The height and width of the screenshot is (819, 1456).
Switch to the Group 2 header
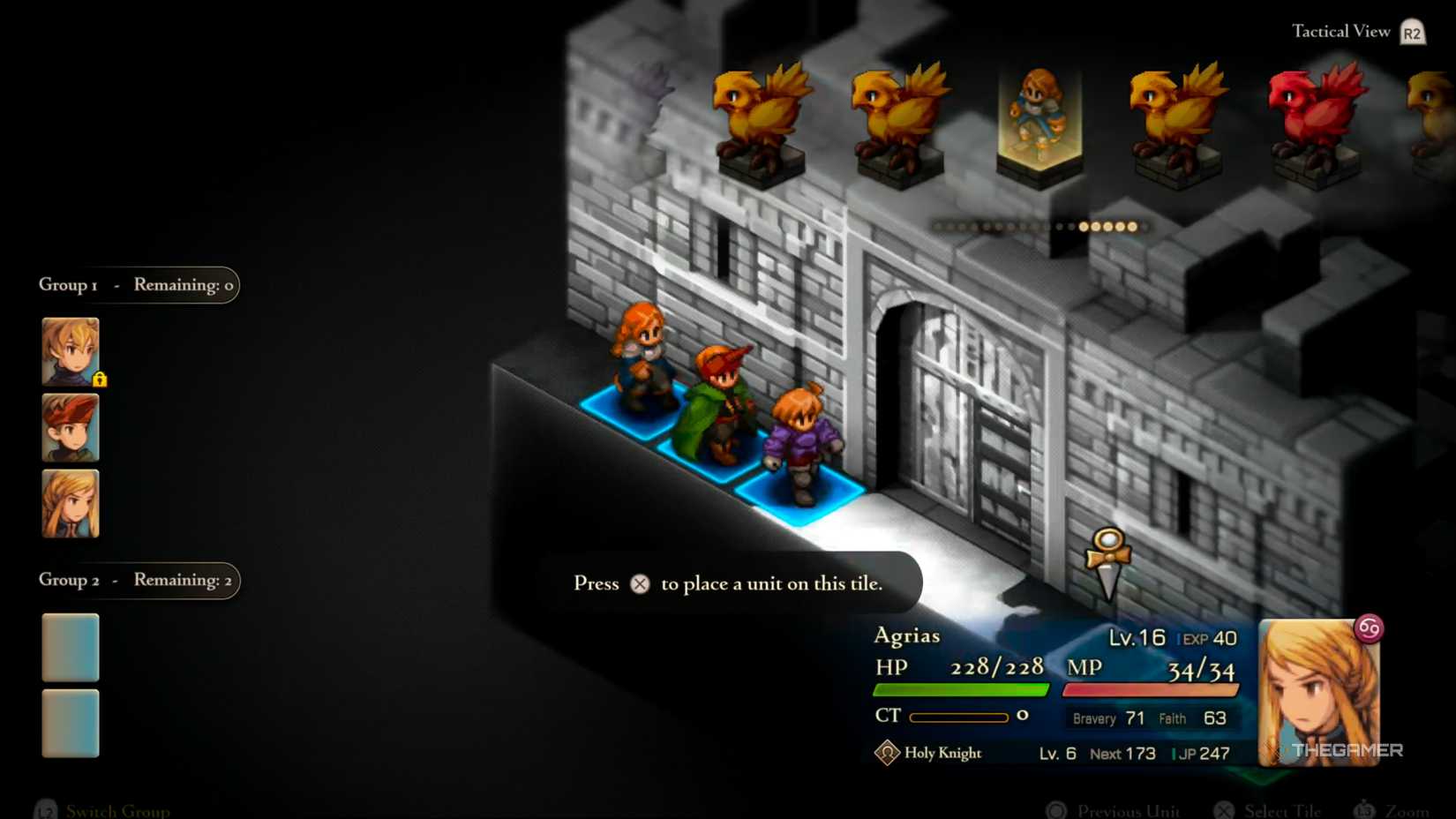(137, 580)
